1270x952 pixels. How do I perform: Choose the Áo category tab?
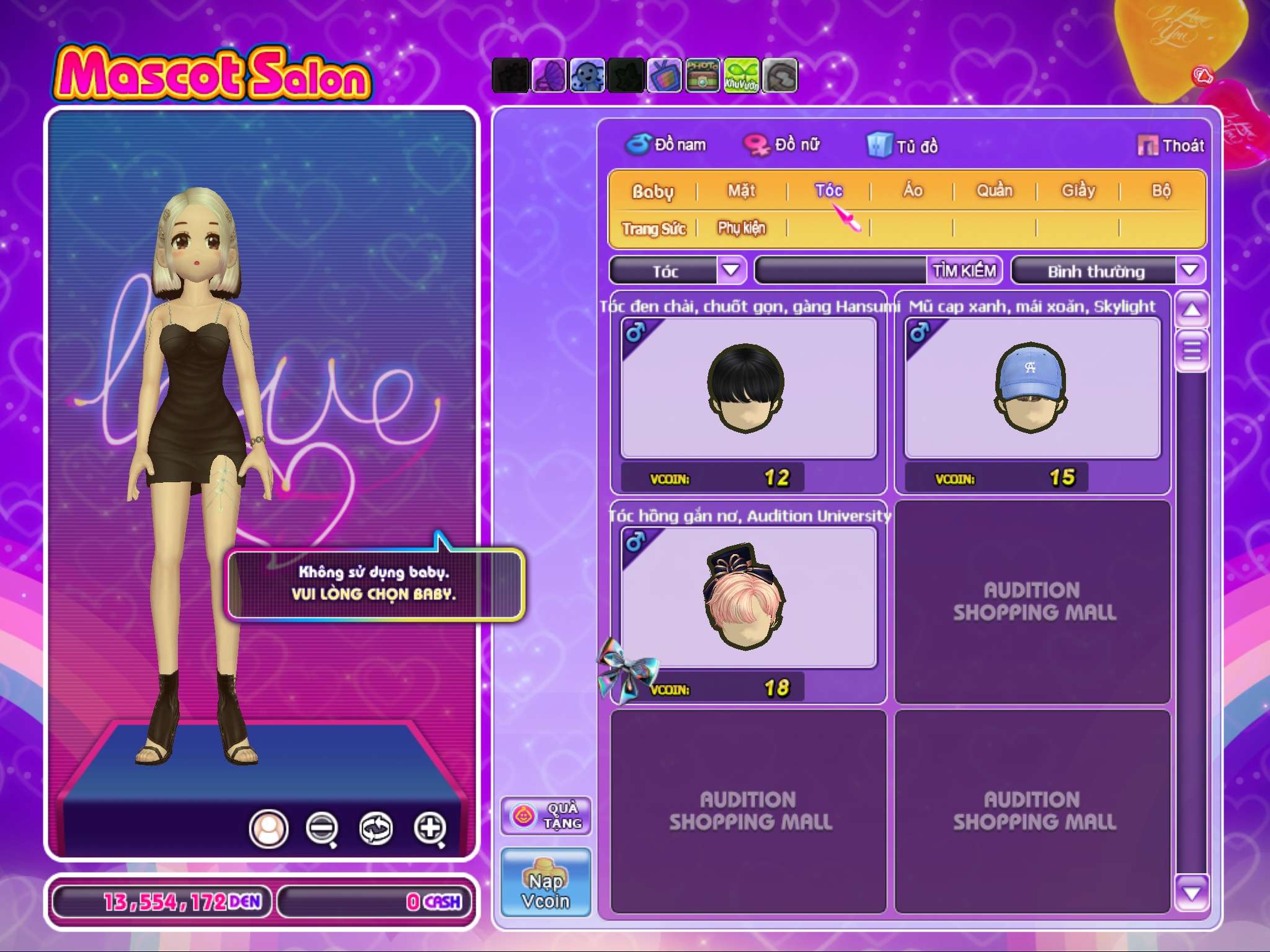pyautogui.click(x=912, y=191)
